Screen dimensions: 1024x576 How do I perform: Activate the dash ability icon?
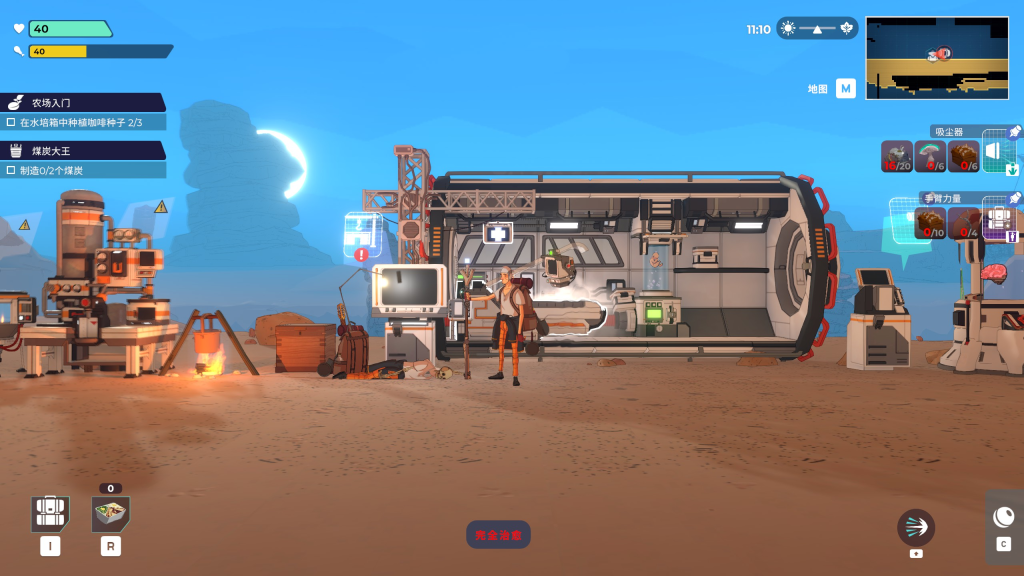click(915, 527)
